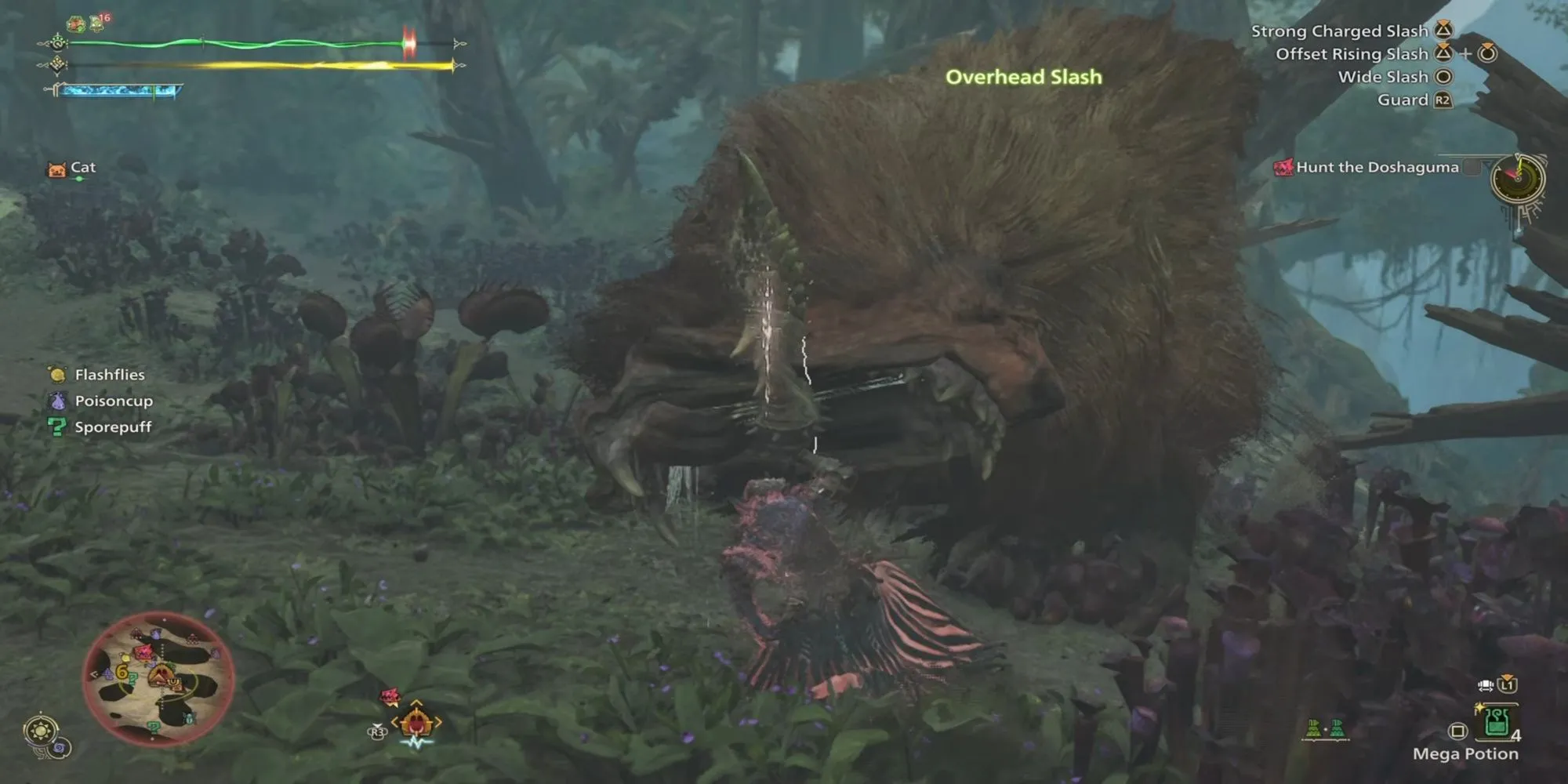
Task: Select the Cat companion entry
Action: coord(82,168)
